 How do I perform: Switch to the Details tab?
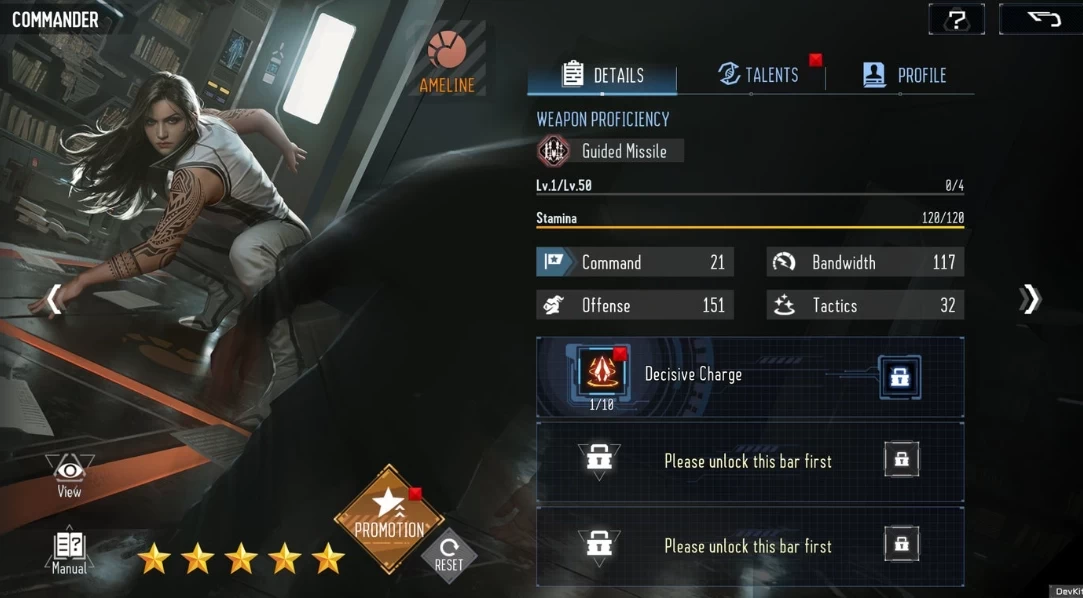click(603, 75)
